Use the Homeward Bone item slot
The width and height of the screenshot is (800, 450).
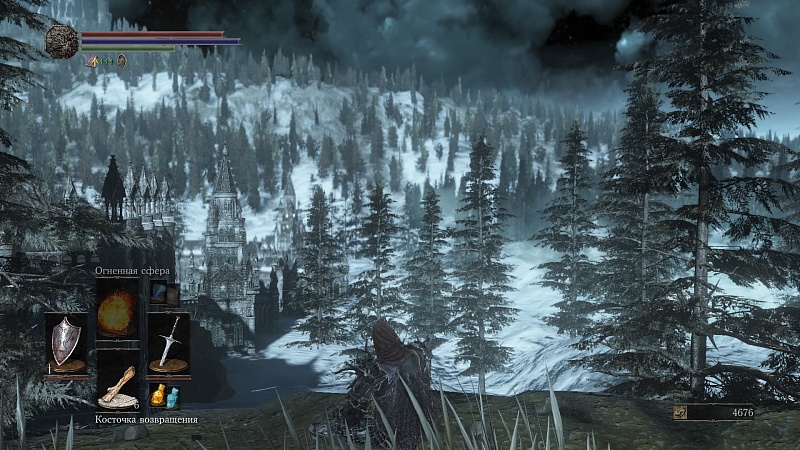[x=117, y=386]
